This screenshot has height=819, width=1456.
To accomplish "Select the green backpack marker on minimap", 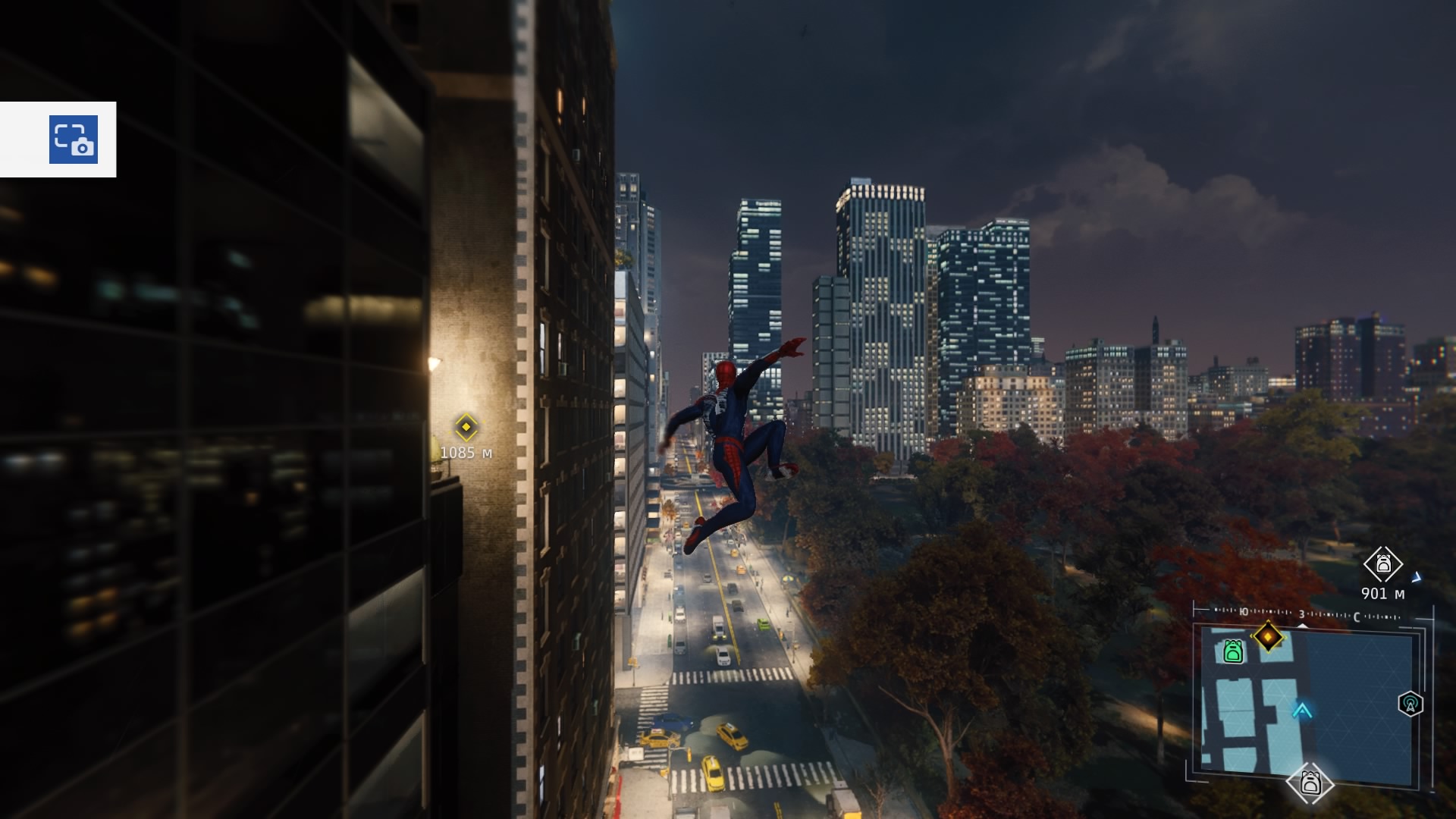I will [1233, 651].
